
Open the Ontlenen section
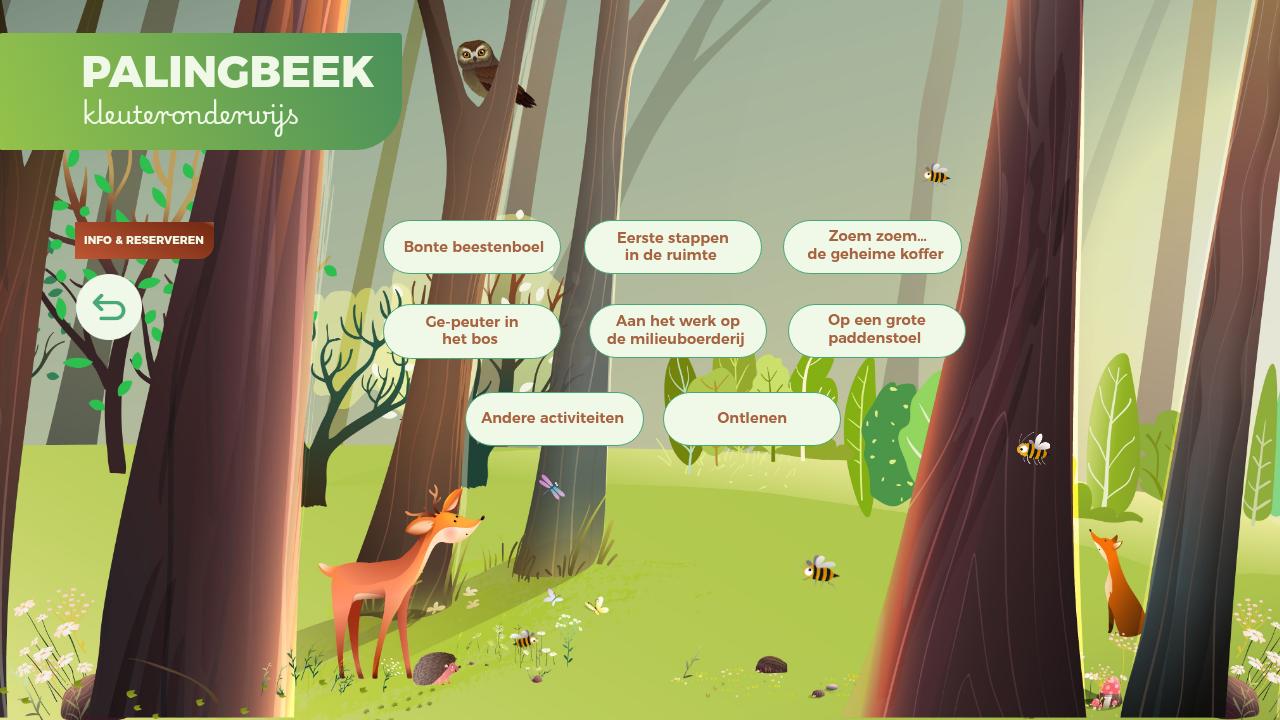click(x=752, y=418)
